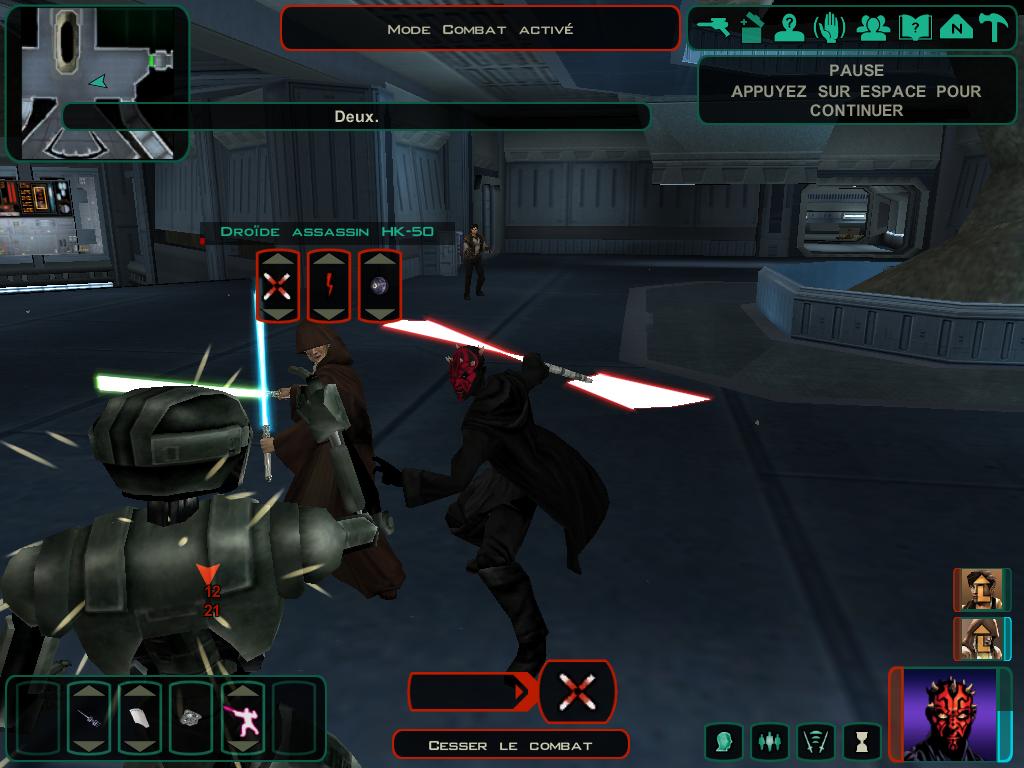Select the crossed lightsabers attack on HK-50
The image size is (1024, 768).
[x=277, y=287]
